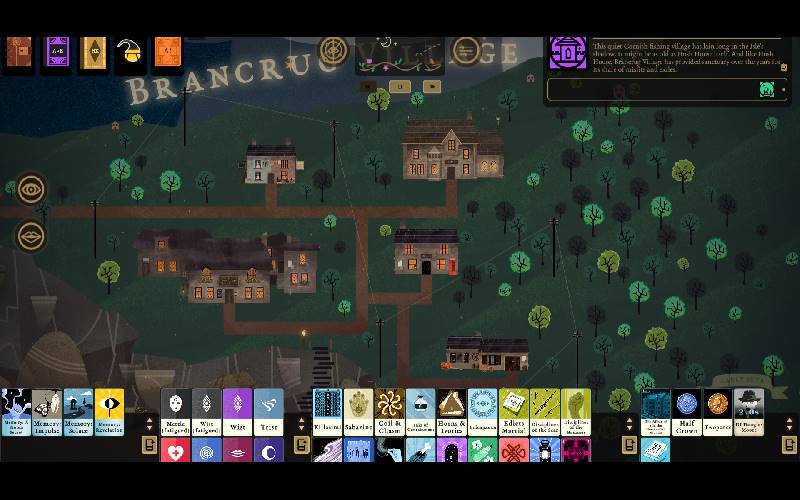The image size is (800, 500).
Task: Select the purple Wist card
Action: coord(237,412)
